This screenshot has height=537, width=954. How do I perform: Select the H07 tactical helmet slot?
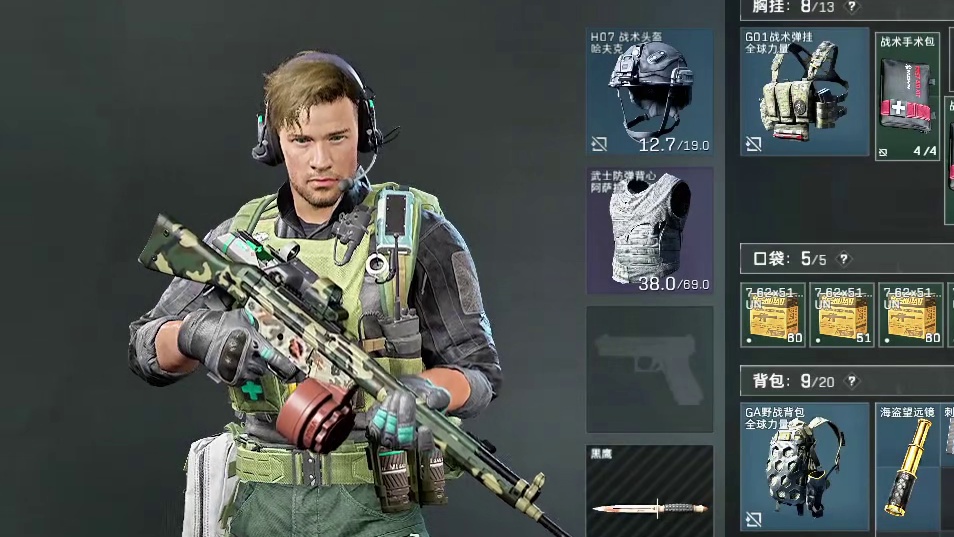pyautogui.click(x=649, y=91)
